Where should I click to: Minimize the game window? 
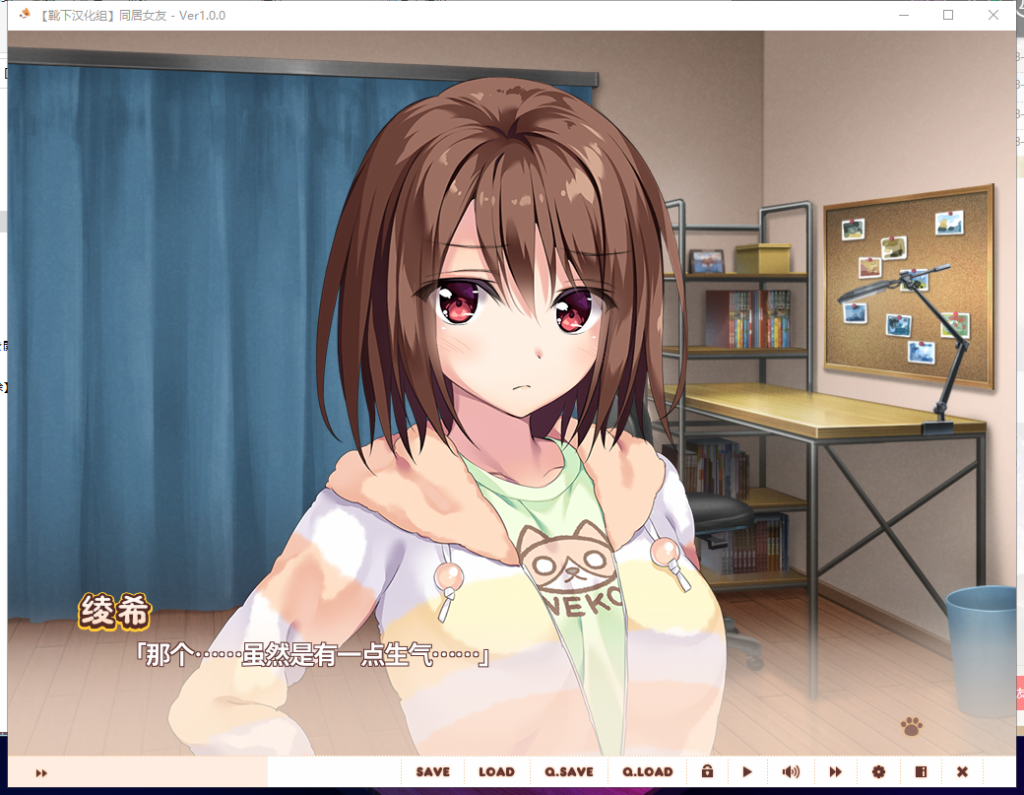pyautogui.click(x=903, y=15)
